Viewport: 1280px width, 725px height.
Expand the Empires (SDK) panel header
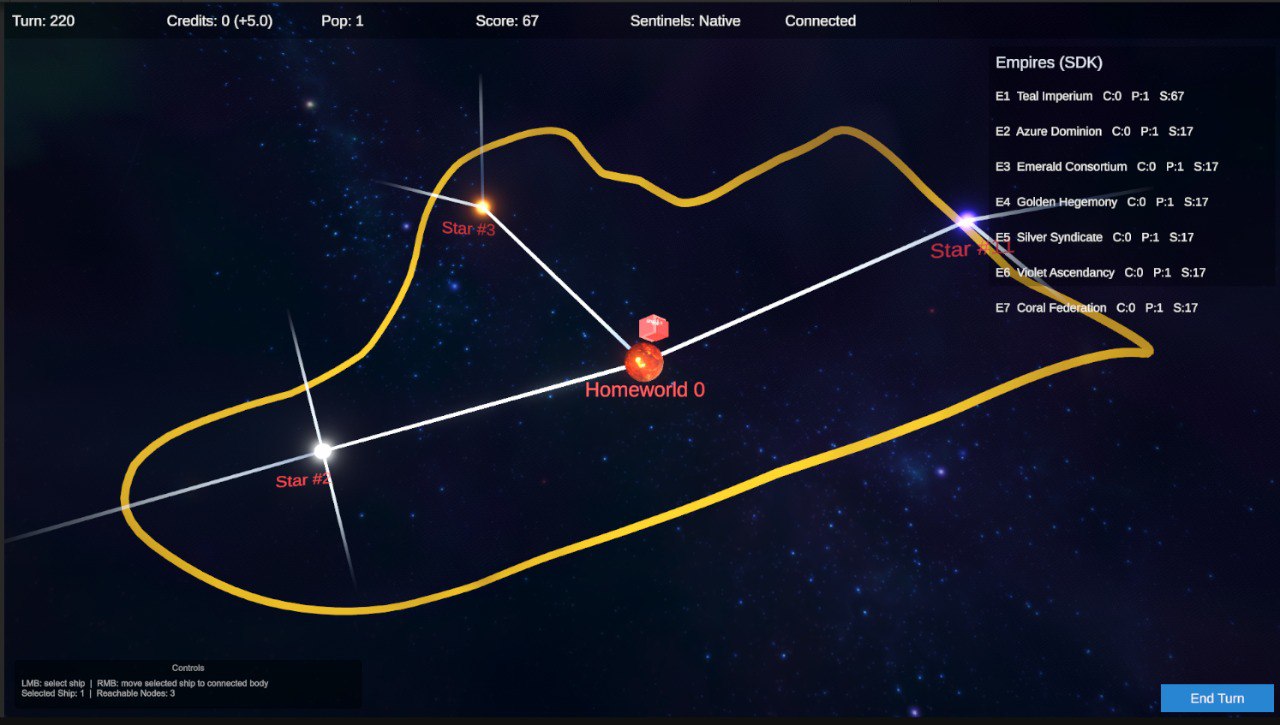(x=1049, y=62)
